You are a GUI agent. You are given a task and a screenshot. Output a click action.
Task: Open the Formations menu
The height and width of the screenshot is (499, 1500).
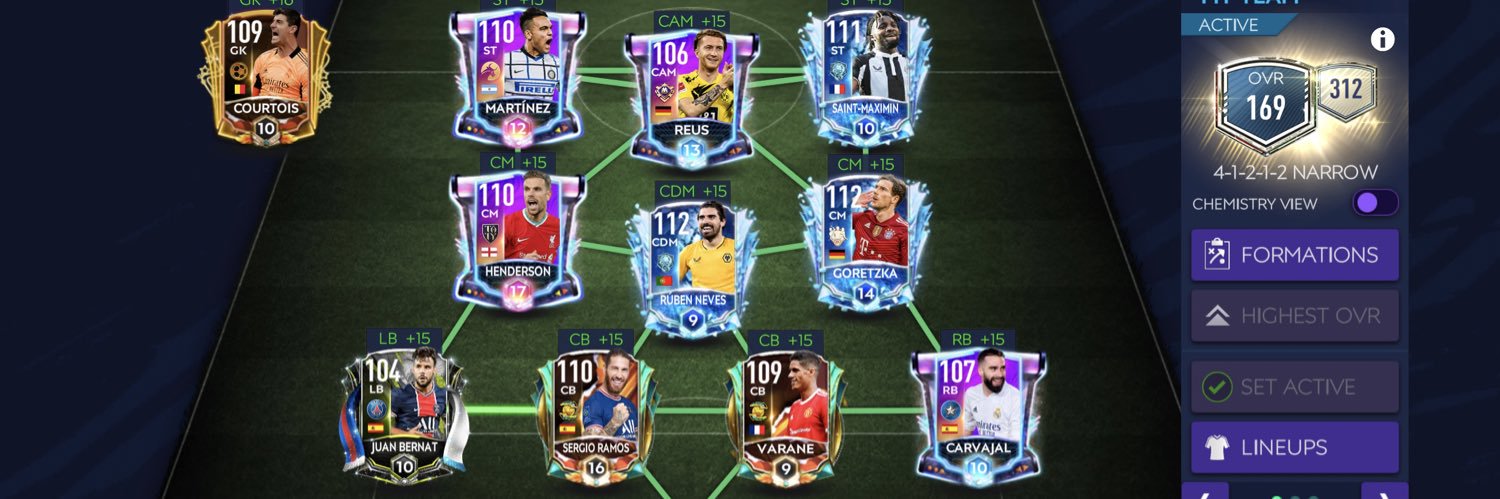(x=1294, y=255)
